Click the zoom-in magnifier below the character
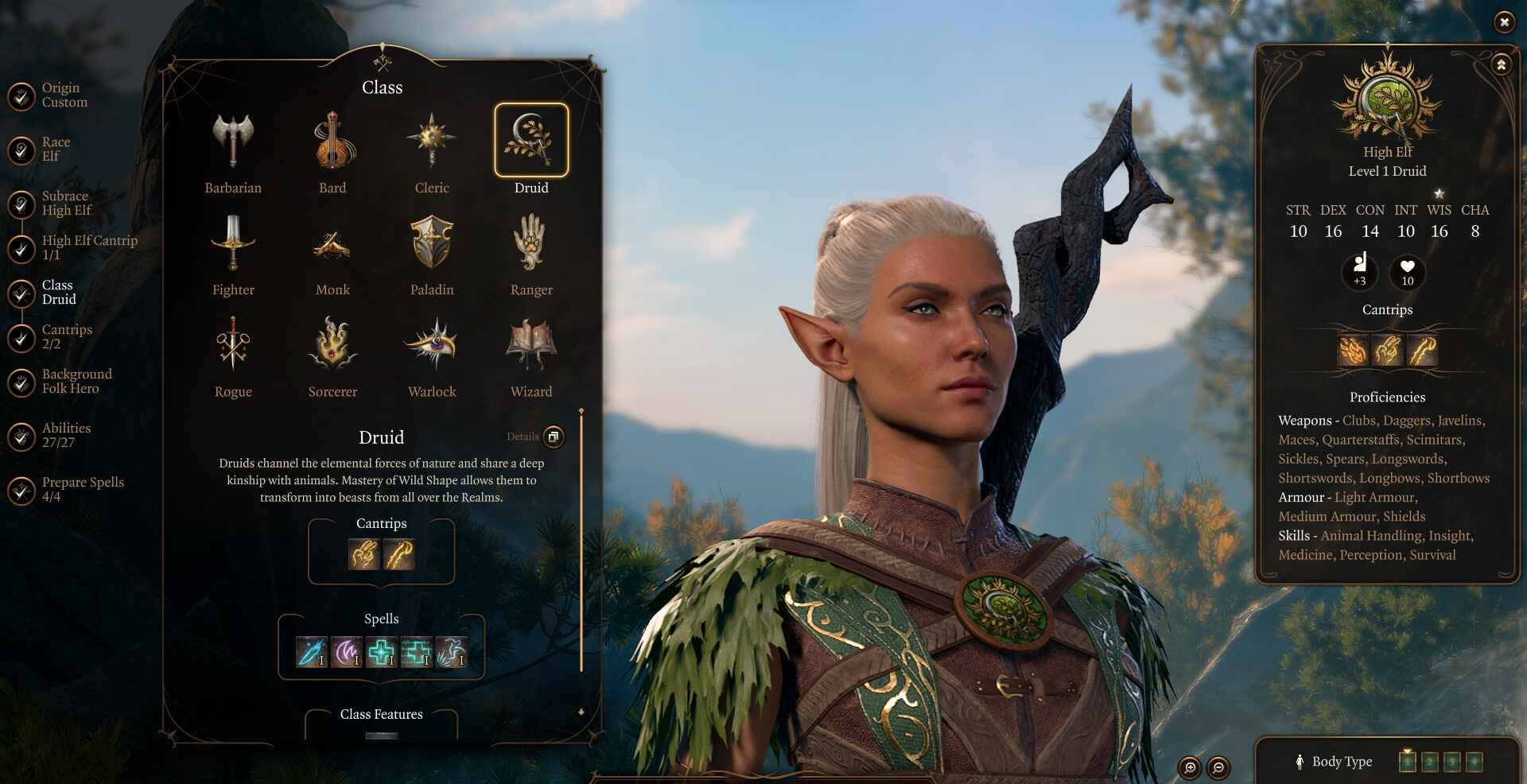The width and height of the screenshot is (1527, 784). click(1190, 767)
